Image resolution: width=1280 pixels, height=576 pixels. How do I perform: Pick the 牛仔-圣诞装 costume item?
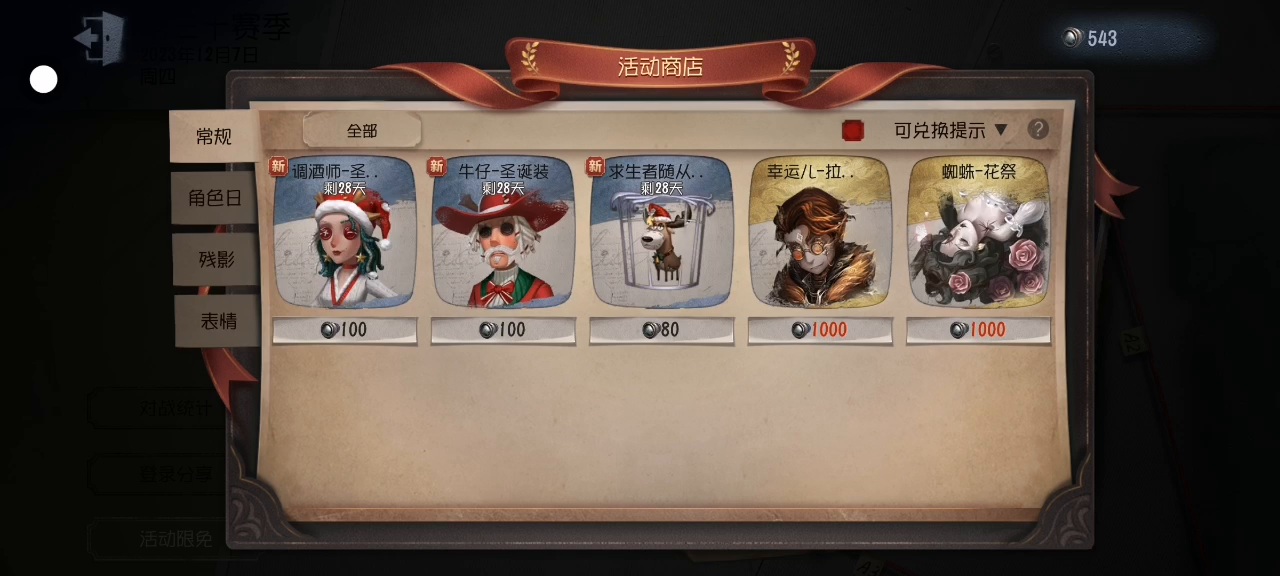click(x=503, y=233)
